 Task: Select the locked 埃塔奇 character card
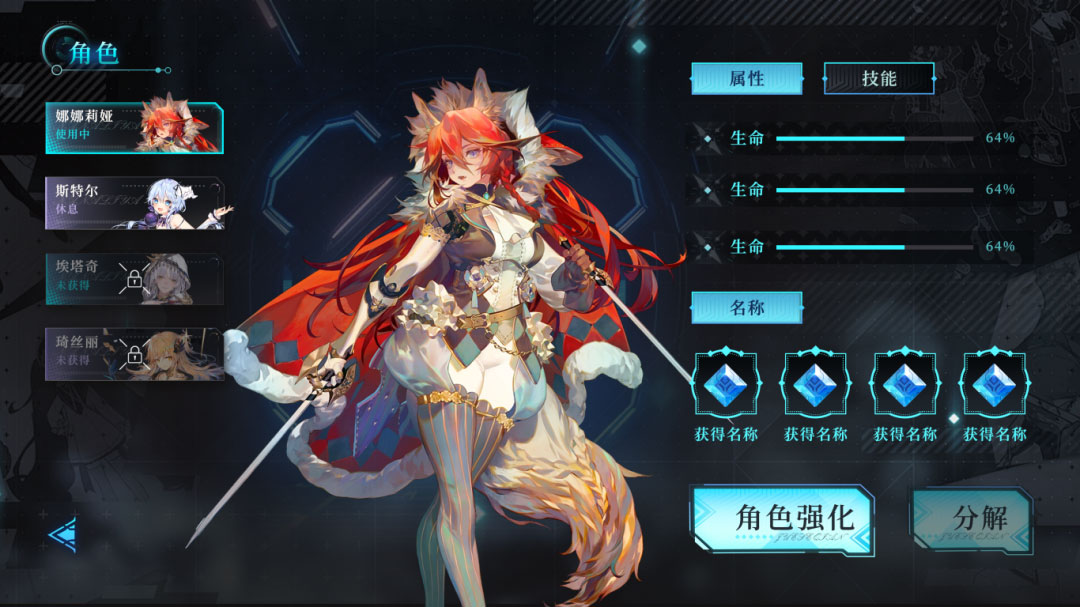(x=134, y=278)
